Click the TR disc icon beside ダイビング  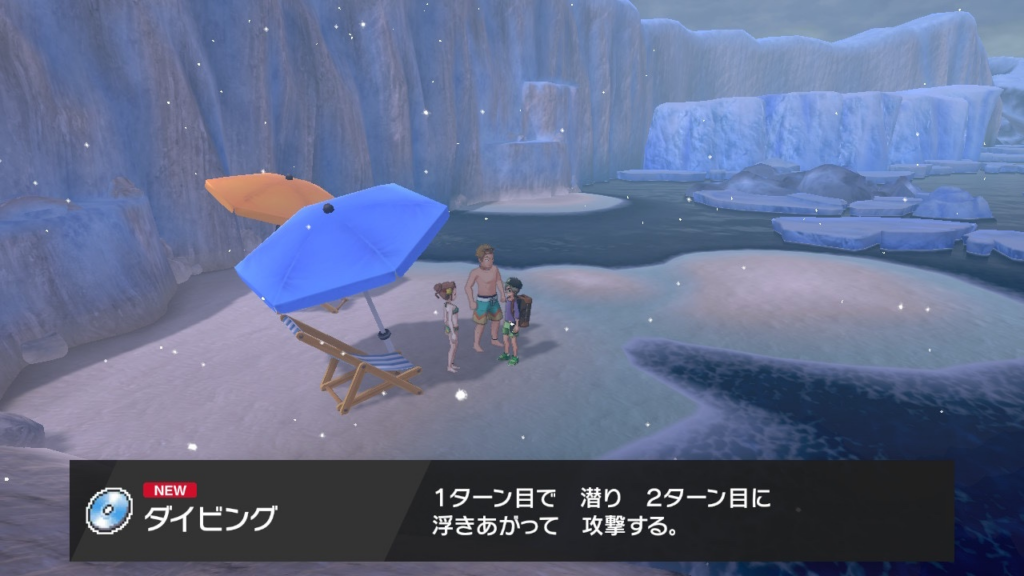[109, 510]
